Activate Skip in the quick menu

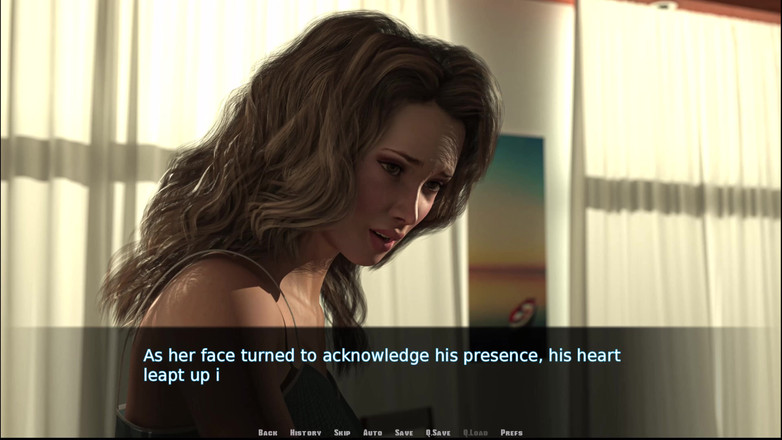(x=342, y=432)
